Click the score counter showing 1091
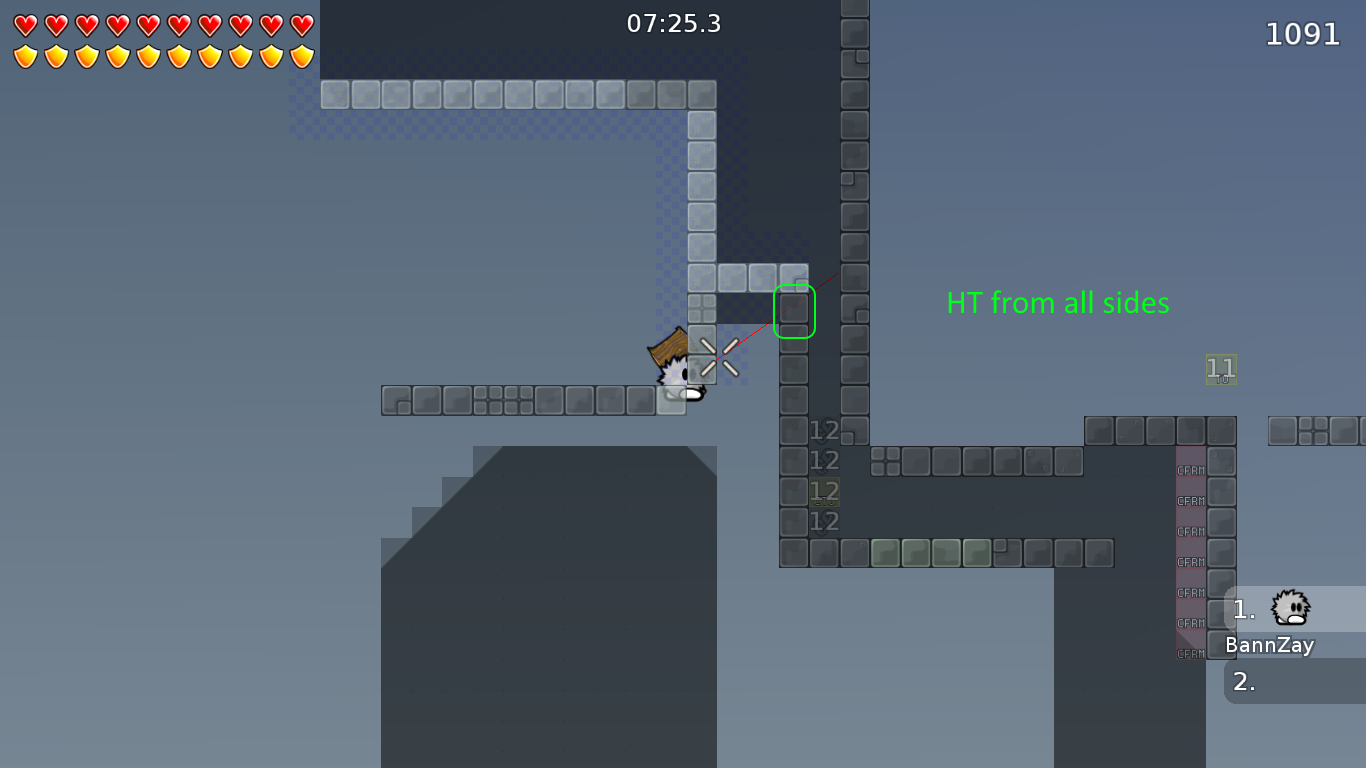 click(1304, 33)
